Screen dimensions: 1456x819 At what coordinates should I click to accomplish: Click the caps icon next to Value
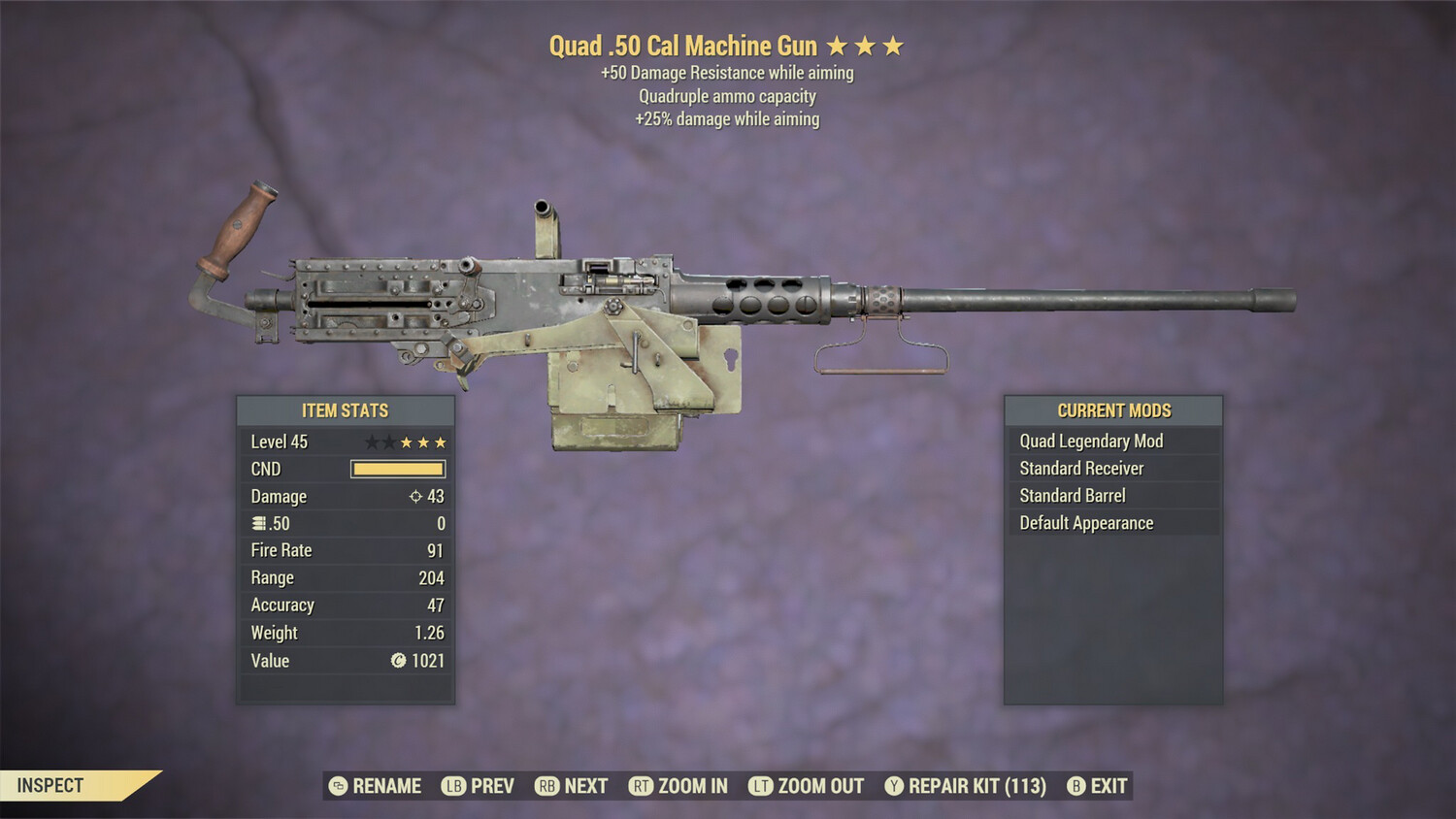coord(398,661)
